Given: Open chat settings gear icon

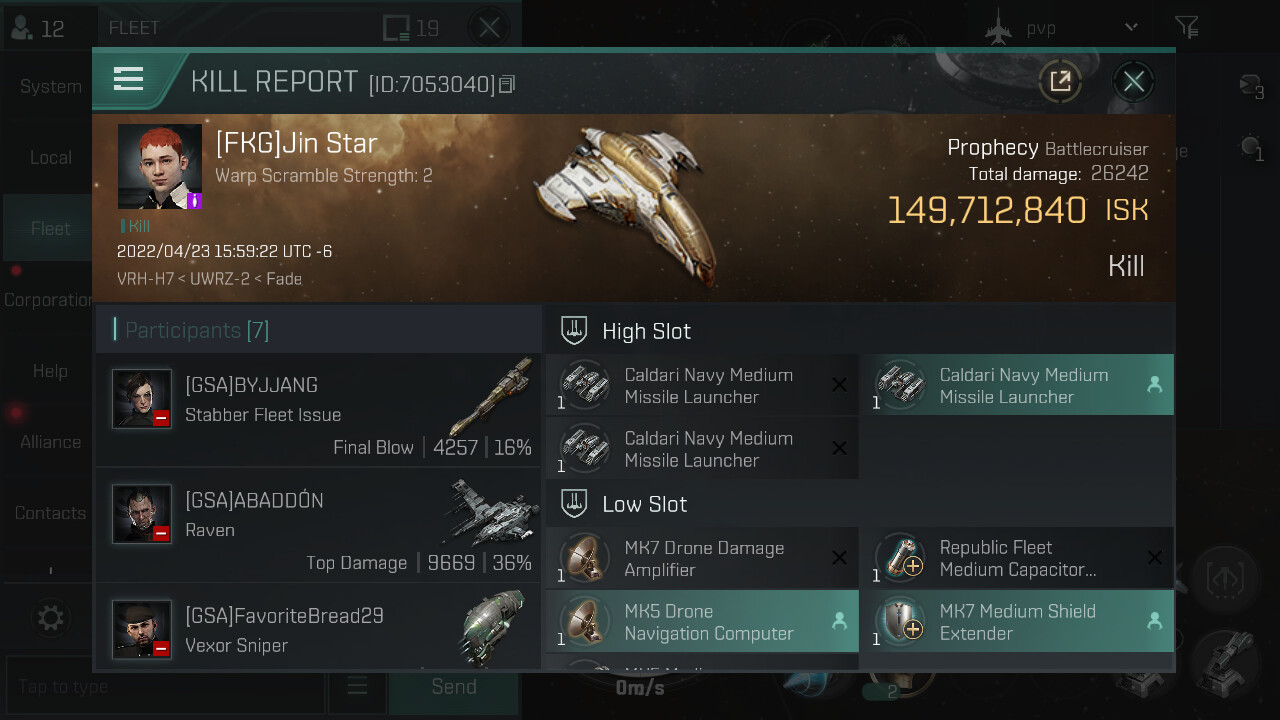Looking at the screenshot, I should coord(50,618).
